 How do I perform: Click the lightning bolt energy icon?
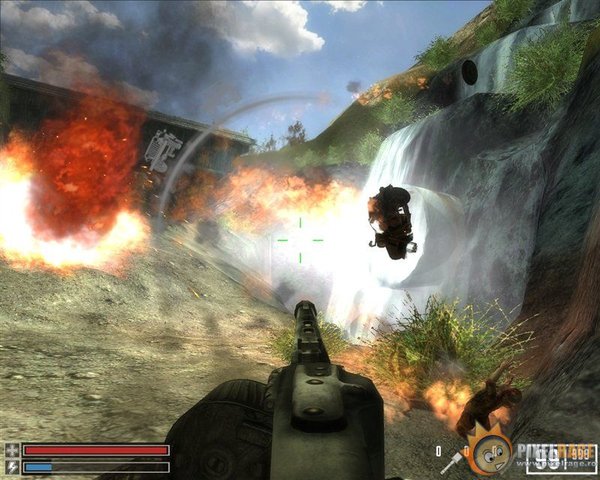click(x=12, y=466)
